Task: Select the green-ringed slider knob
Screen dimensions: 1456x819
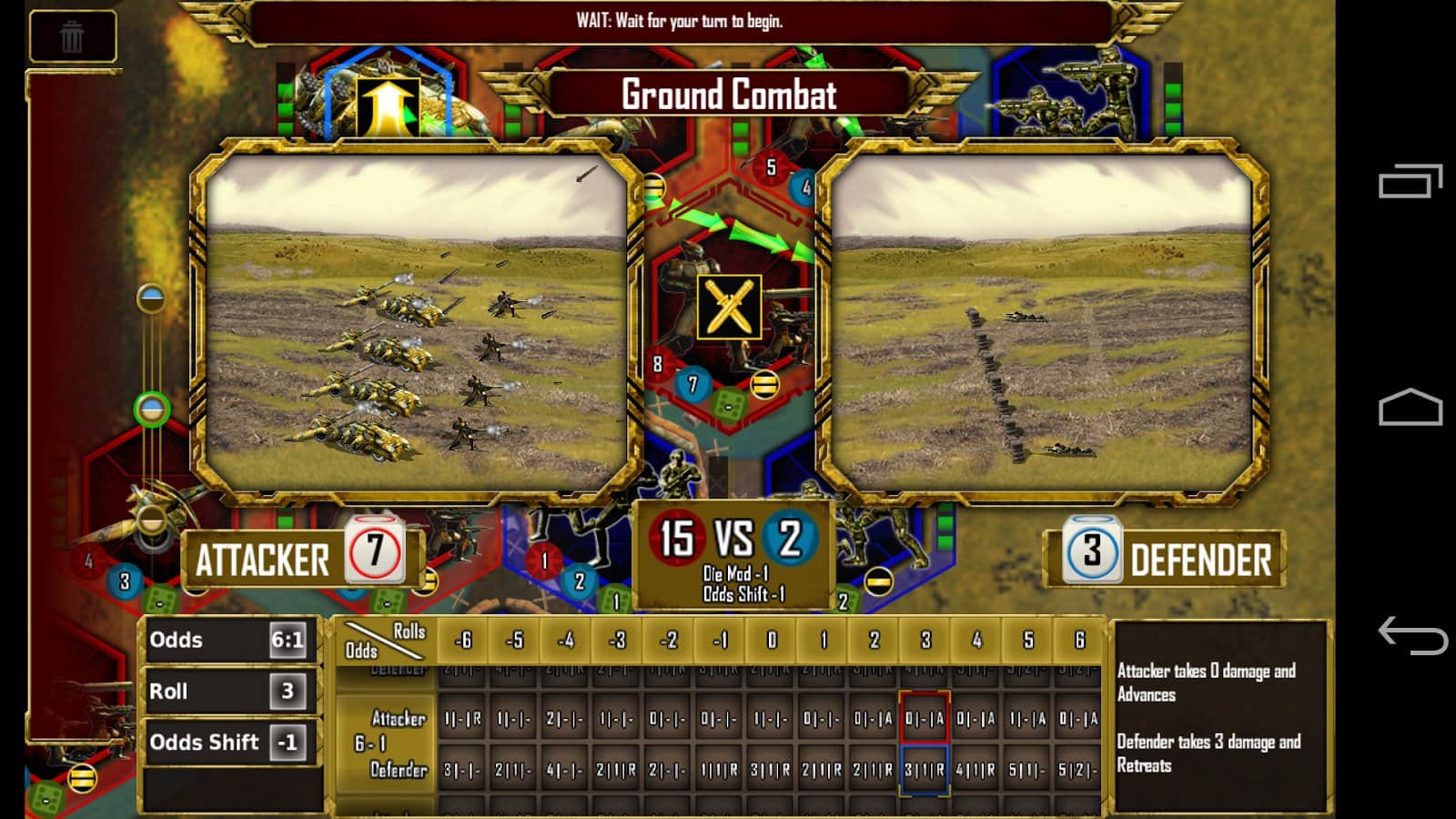Action: point(152,409)
